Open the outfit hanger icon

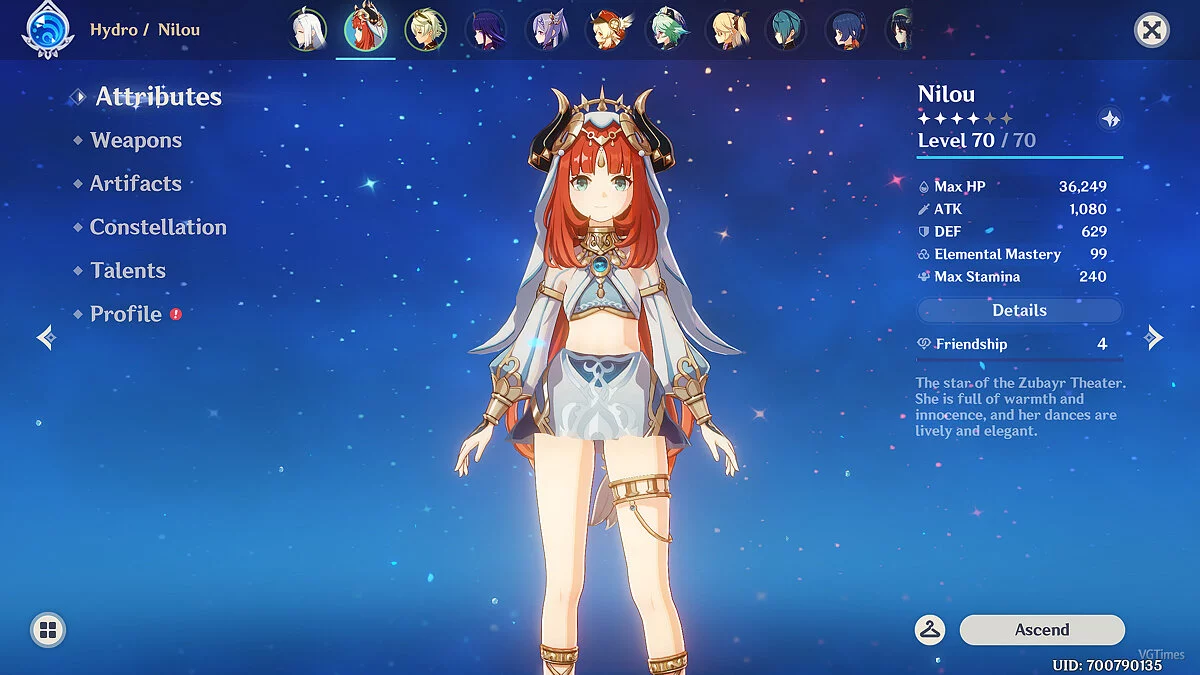click(930, 630)
